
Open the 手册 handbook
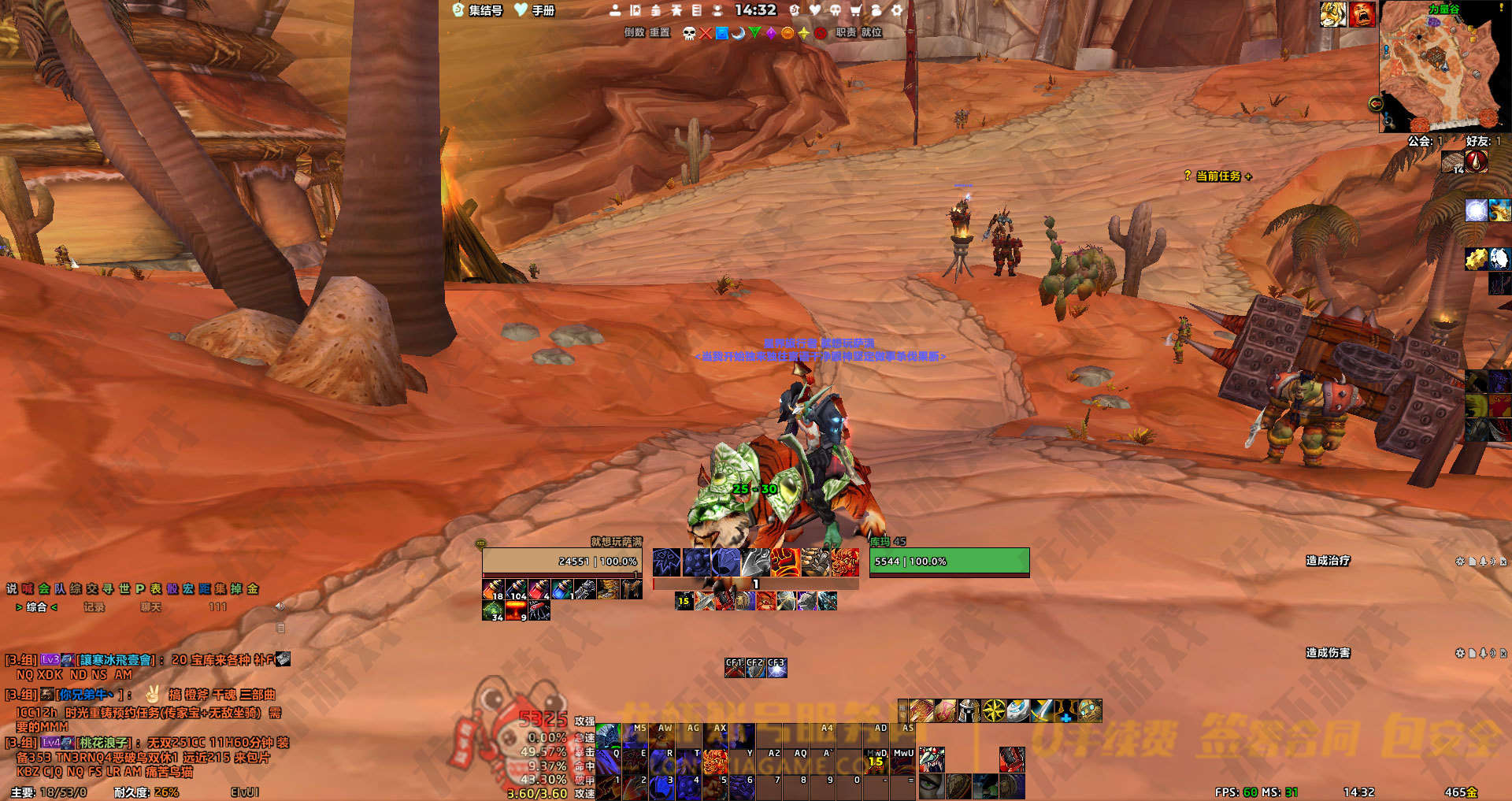click(535, 10)
